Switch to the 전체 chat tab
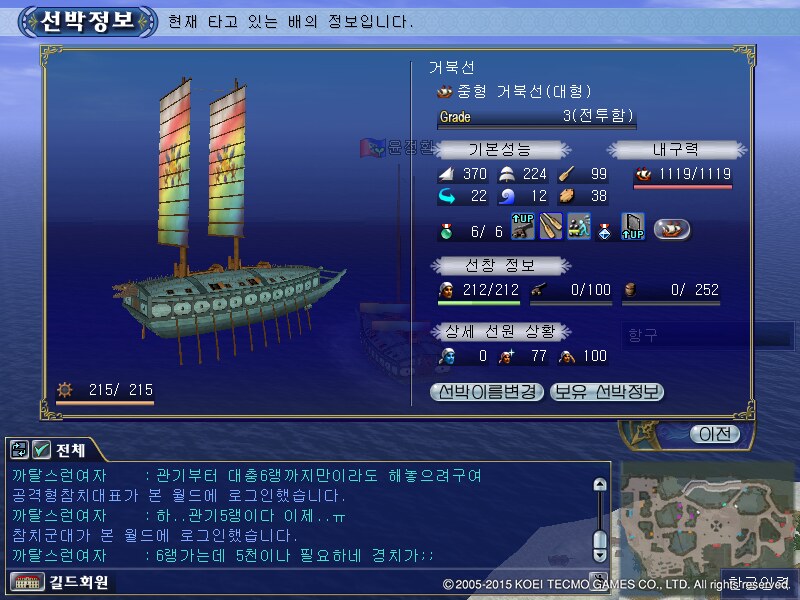Screen dimensions: 800x600 coord(72,449)
